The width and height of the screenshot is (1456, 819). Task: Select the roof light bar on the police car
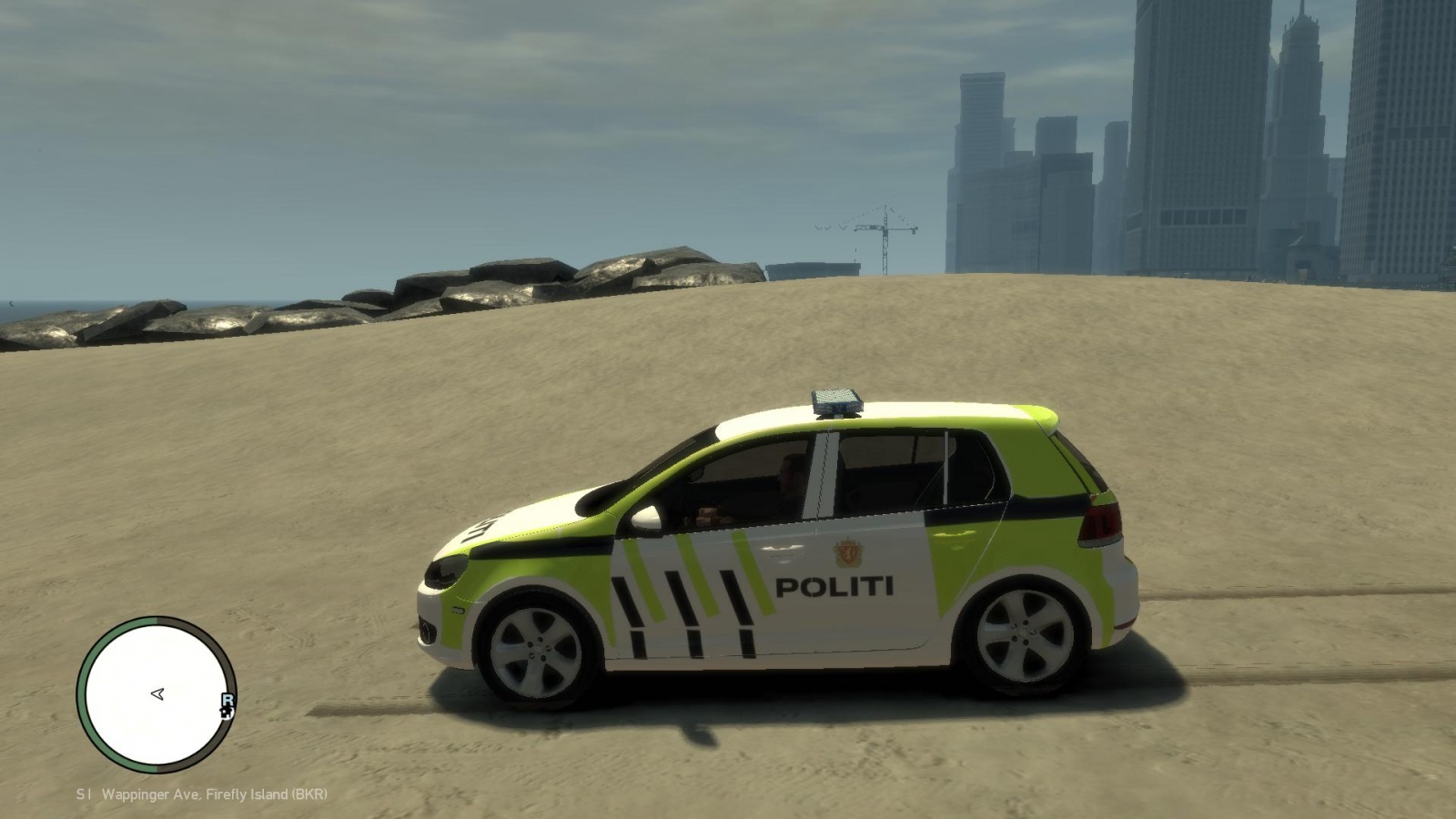pos(837,403)
